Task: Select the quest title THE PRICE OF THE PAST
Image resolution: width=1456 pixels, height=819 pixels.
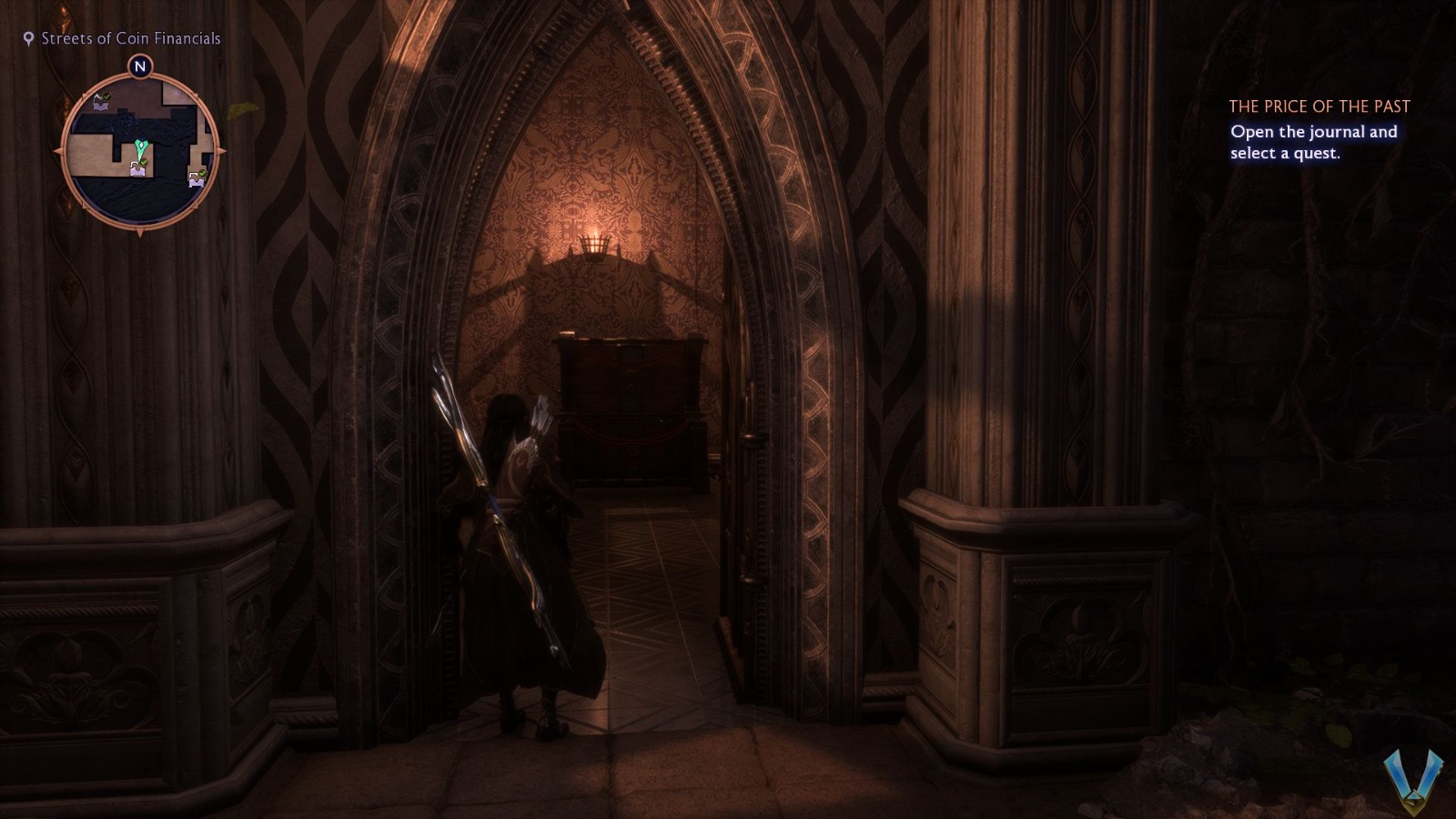Action: [x=1319, y=106]
